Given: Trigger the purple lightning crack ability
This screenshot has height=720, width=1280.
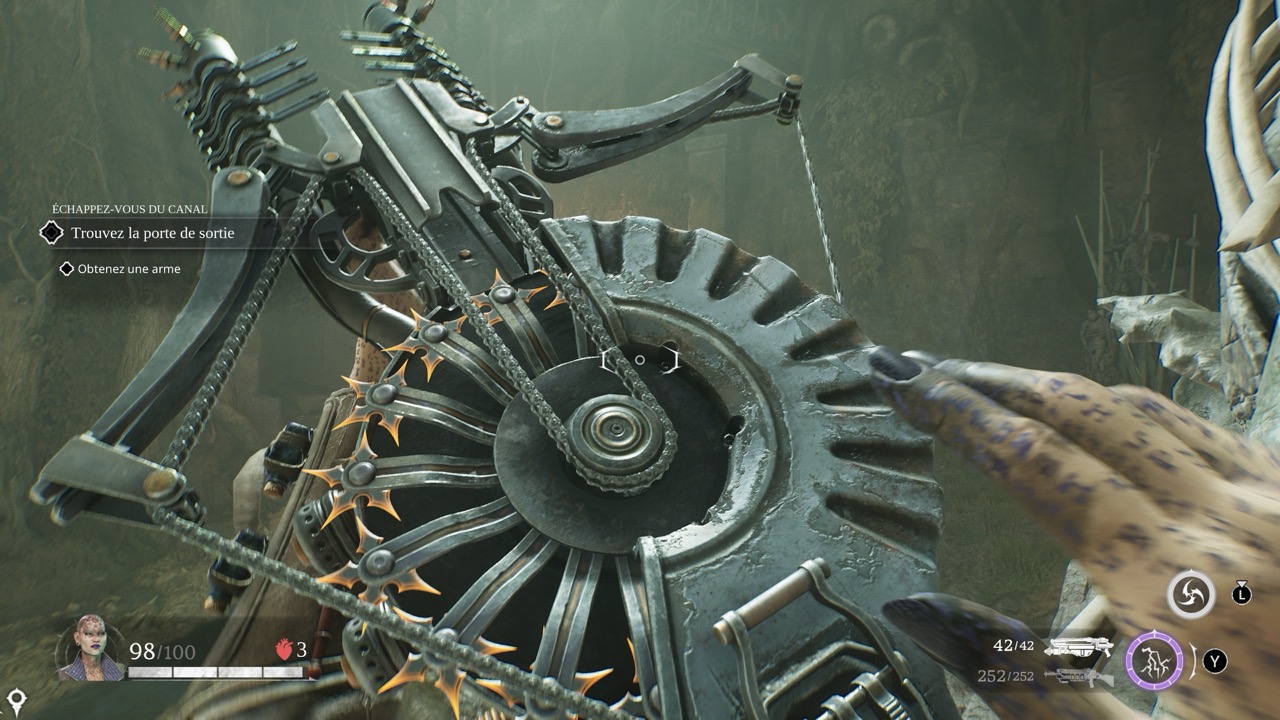Looking at the screenshot, I should pos(1155,660).
